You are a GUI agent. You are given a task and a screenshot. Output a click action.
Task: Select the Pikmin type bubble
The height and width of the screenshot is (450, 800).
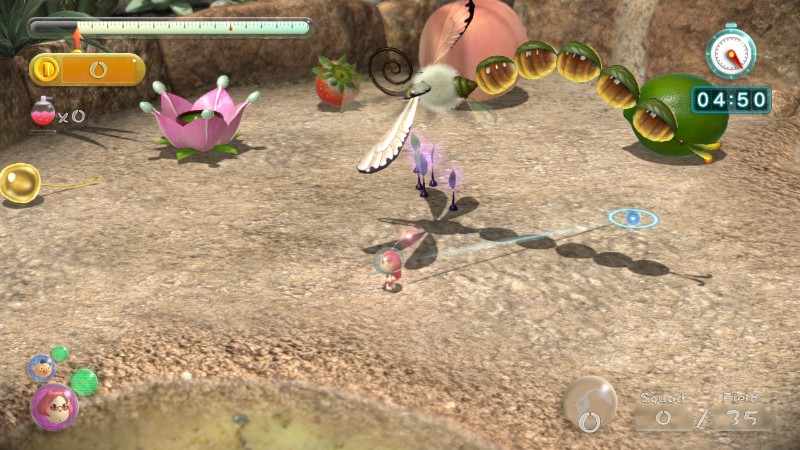coord(589,403)
